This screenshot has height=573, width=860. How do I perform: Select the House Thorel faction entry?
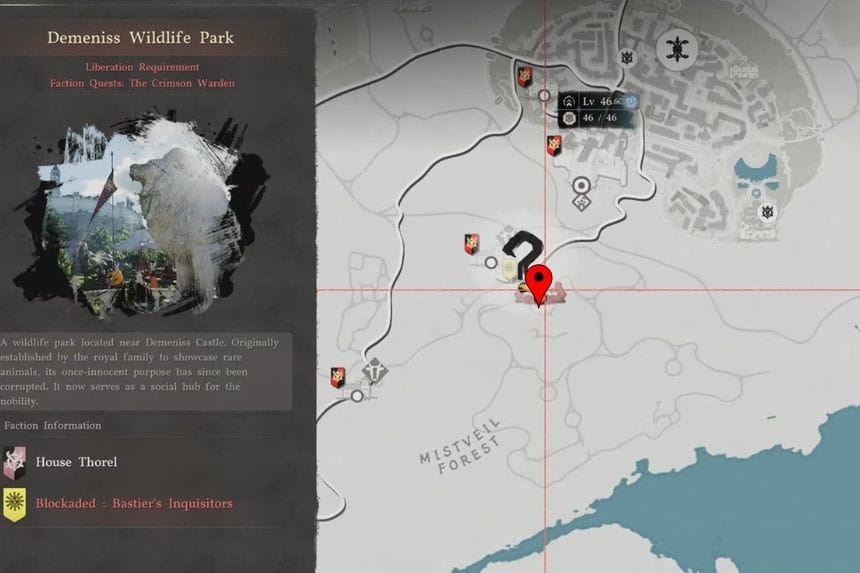[x=76, y=462]
